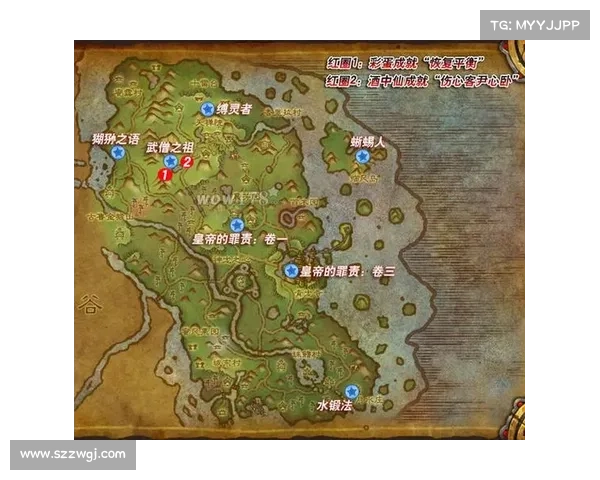Click the 猢狲之语 star marker
This screenshot has height=480, width=600.
pos(118,154)
